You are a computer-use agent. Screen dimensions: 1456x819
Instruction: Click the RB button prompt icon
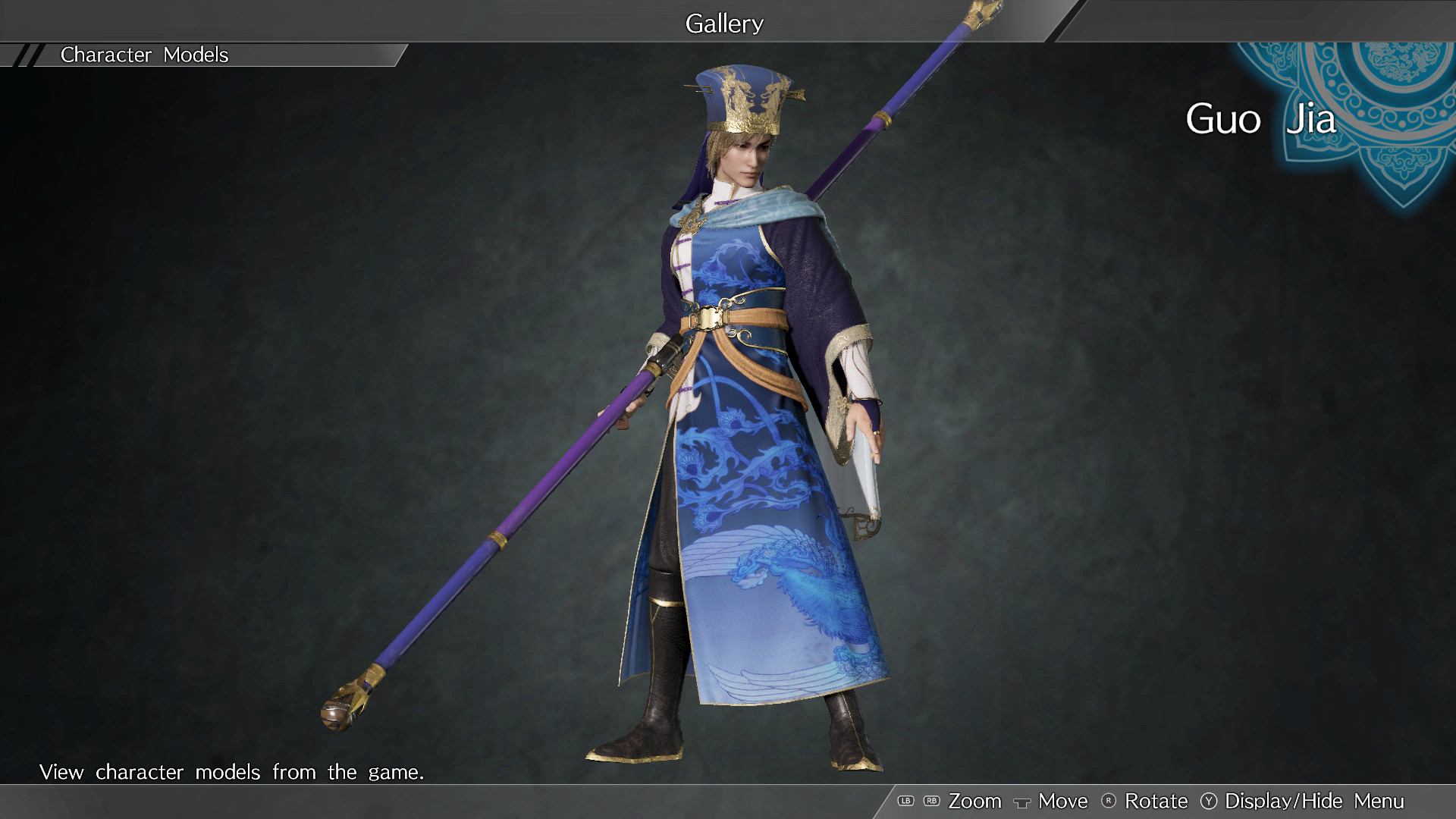tap(931, 801)
